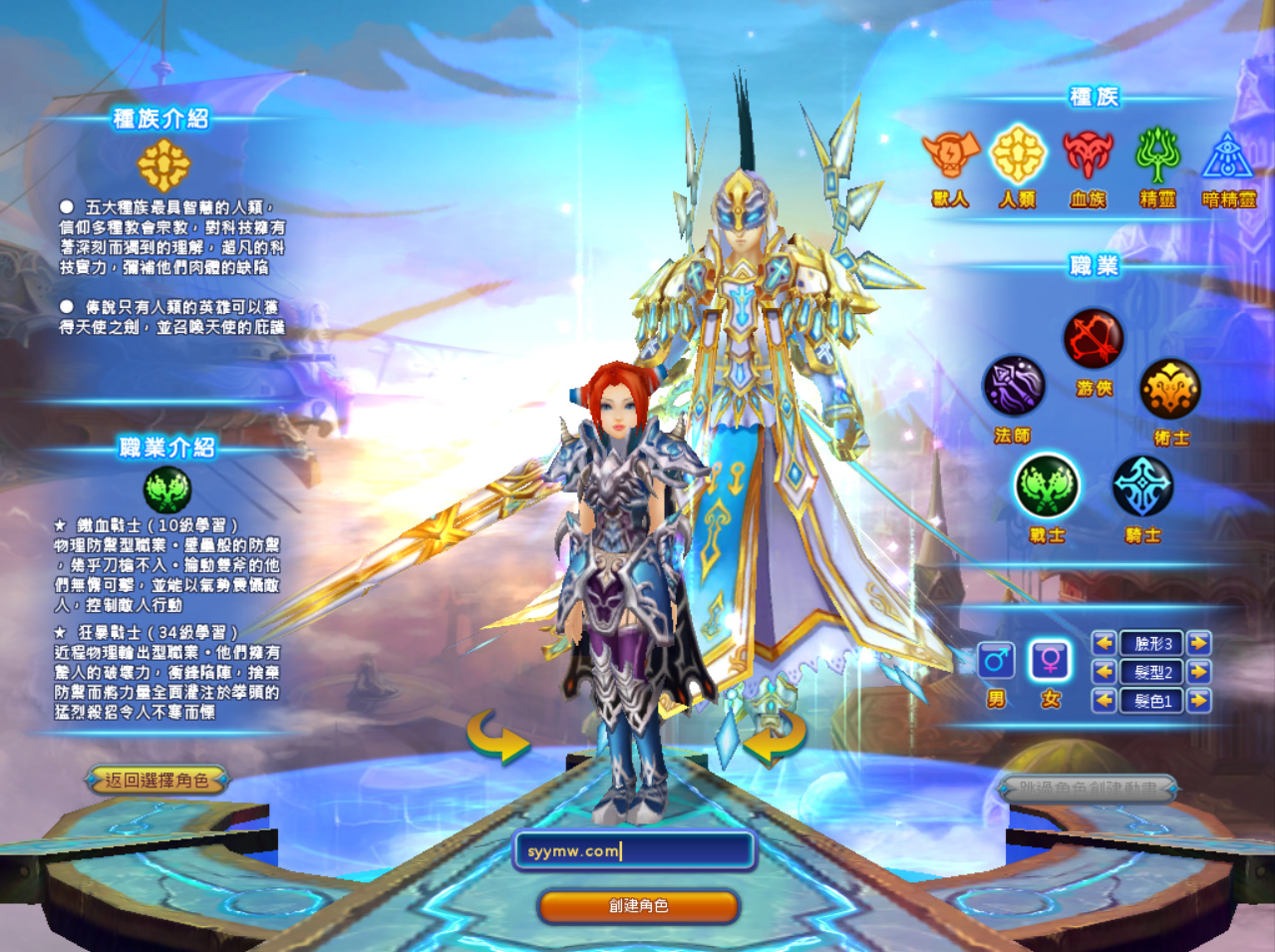This screenshot has height=952, width=1275.
Task: Choose the 法師 class icon
Action: 1014,387
